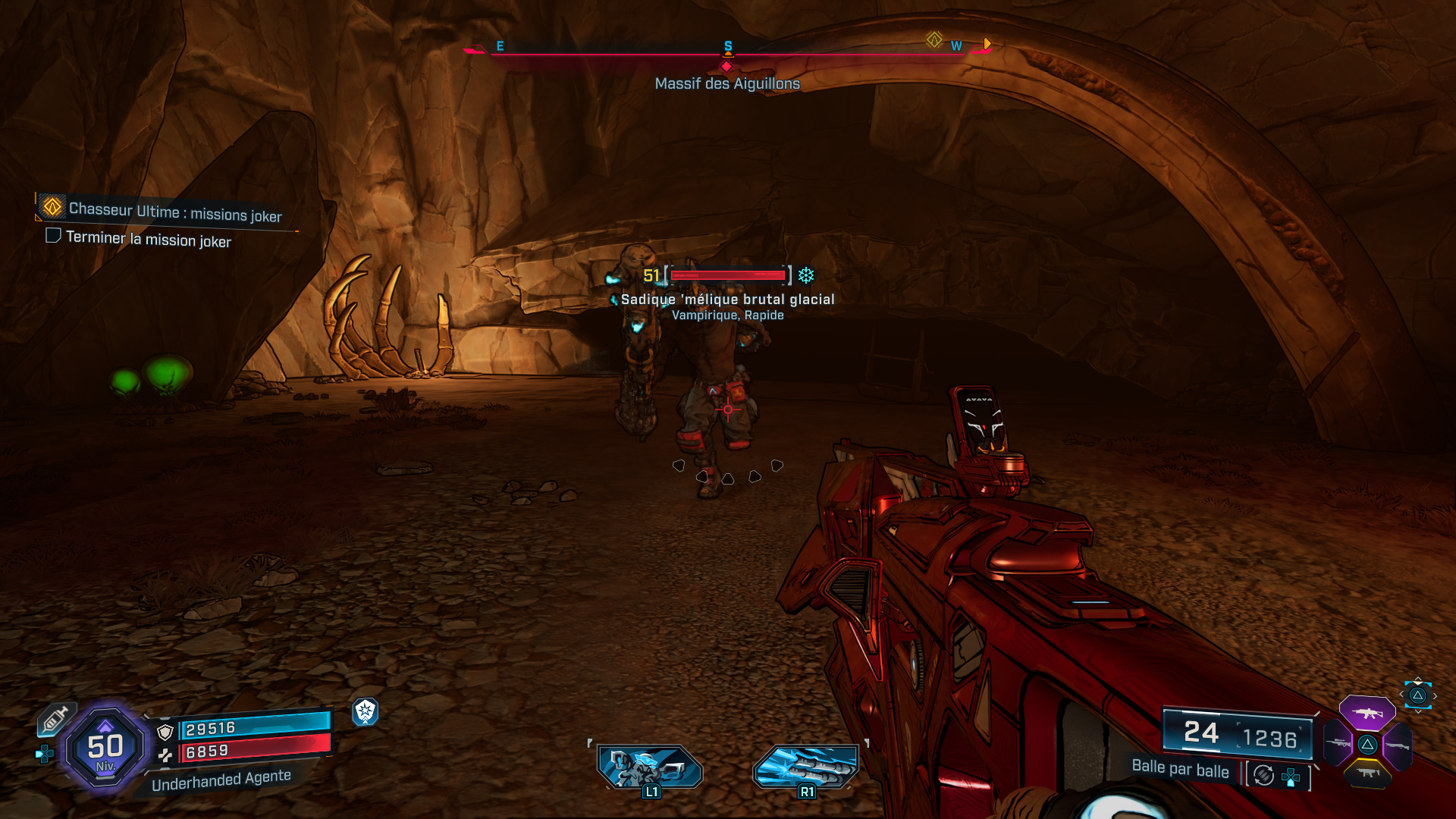Select the assault rifle in the weapon wheel
The image size is (1456, 819).
pyautogui.click(x=1367, y=714)
